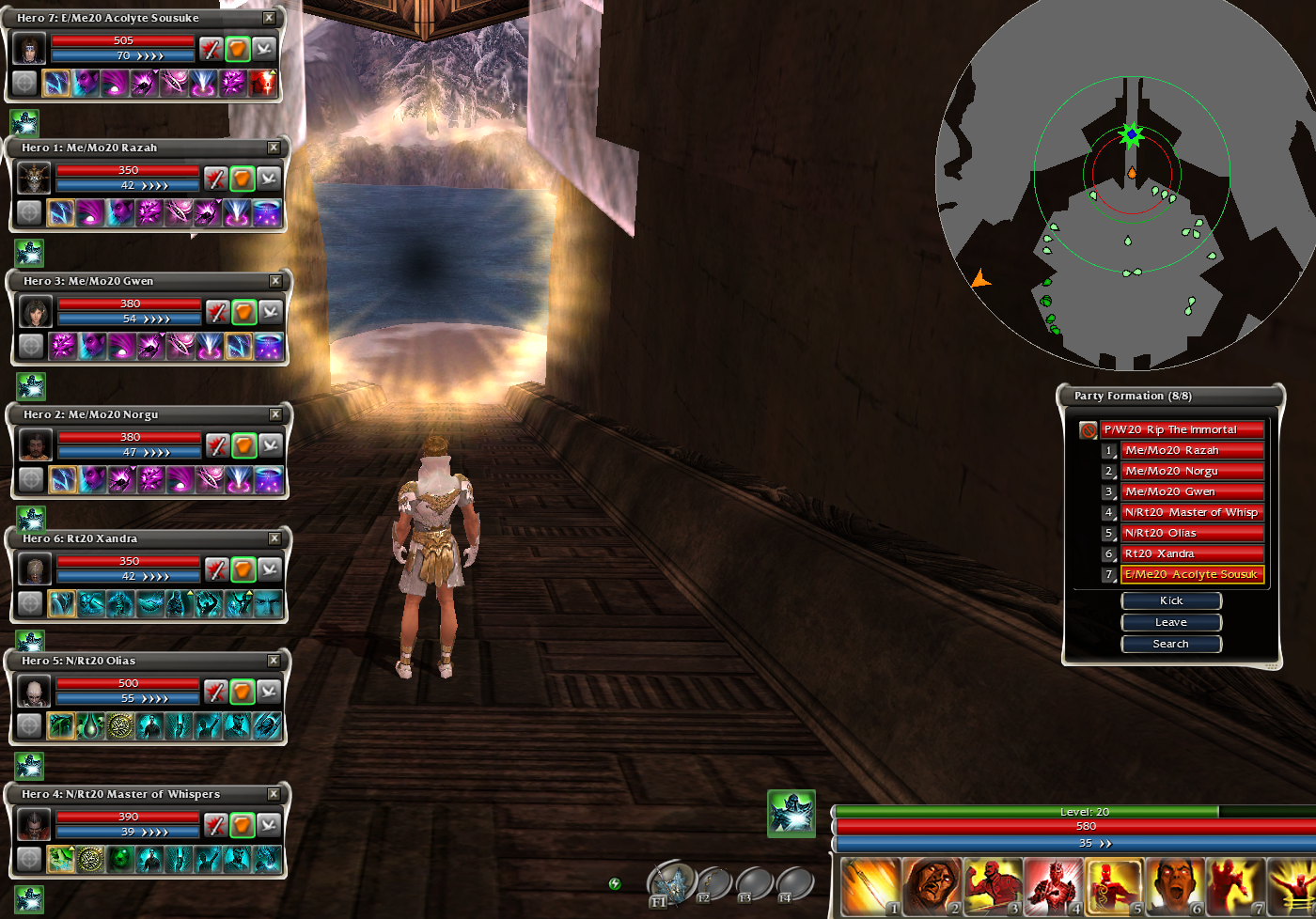Kick the selected party member
Screen dimensions: 1316x919
pos(1171,600)
